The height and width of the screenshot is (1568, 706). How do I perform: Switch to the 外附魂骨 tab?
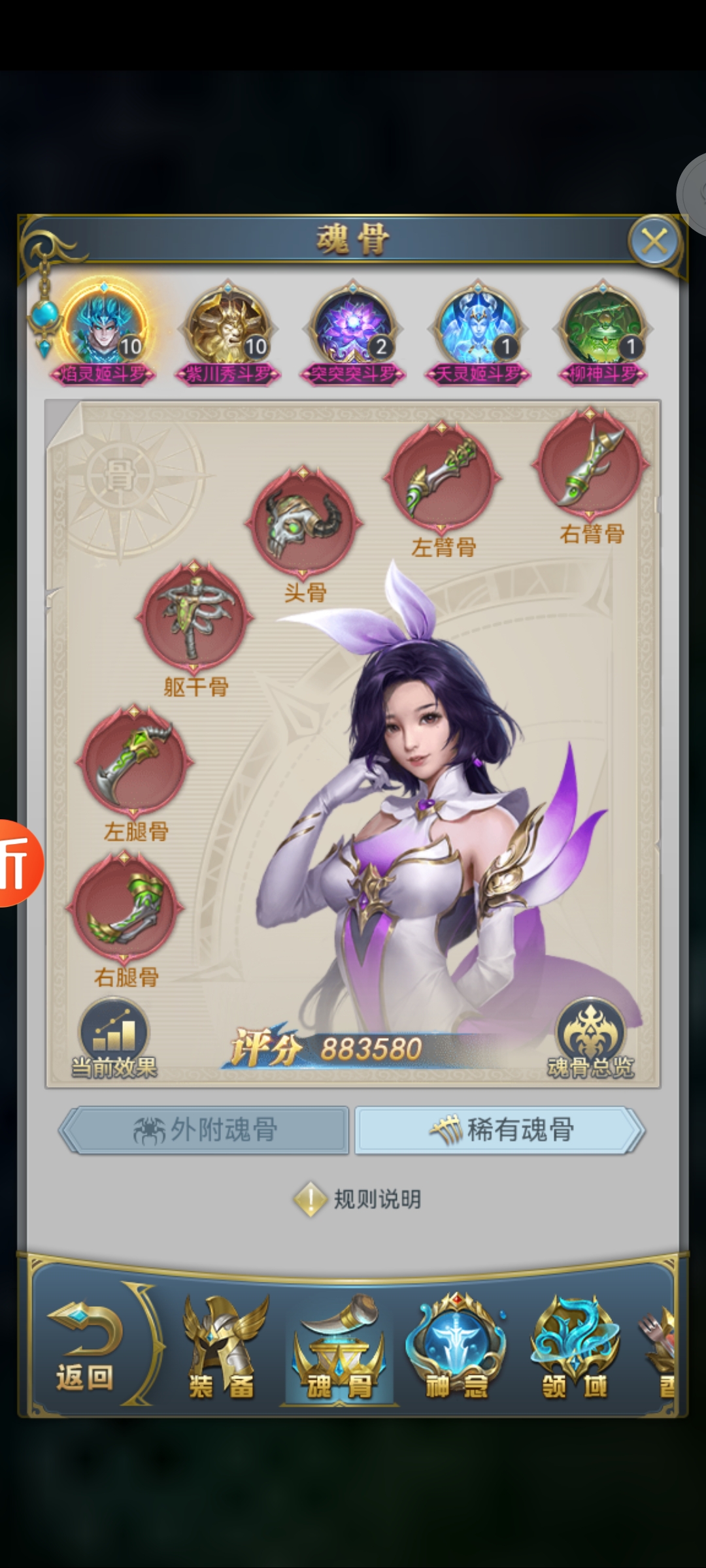pos(205,1130)
